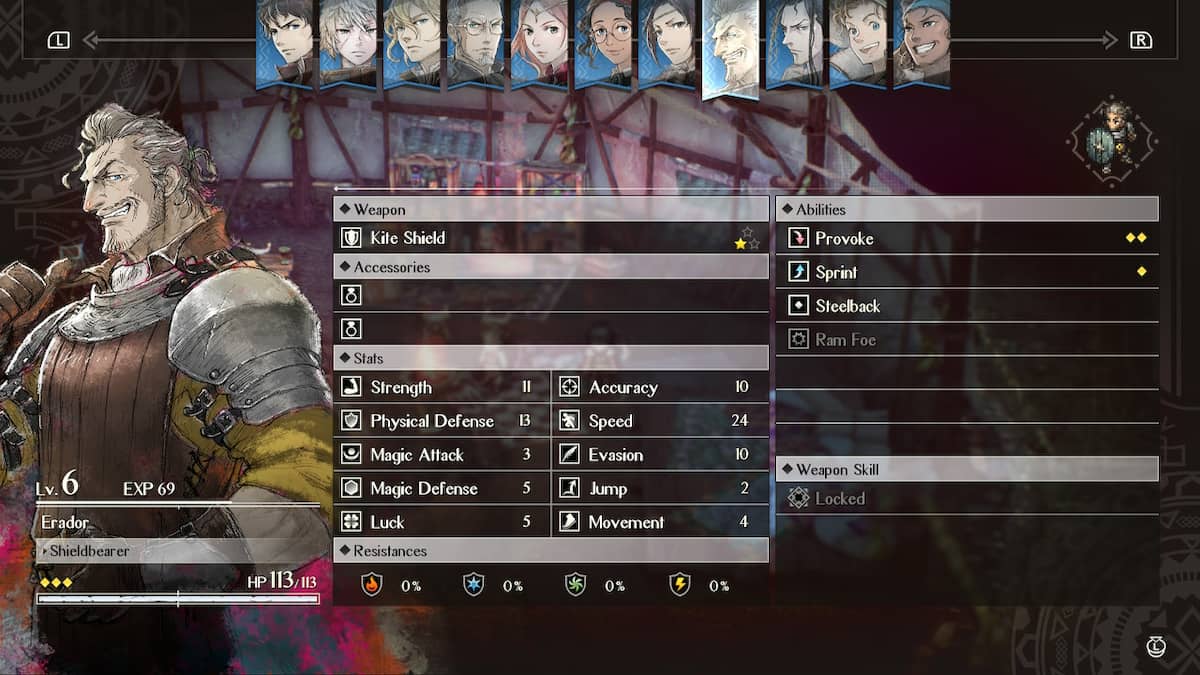Switch to the pink-haired woman's portrait
The width and height of the screenshot is (1200, 675).
(538, 44)
